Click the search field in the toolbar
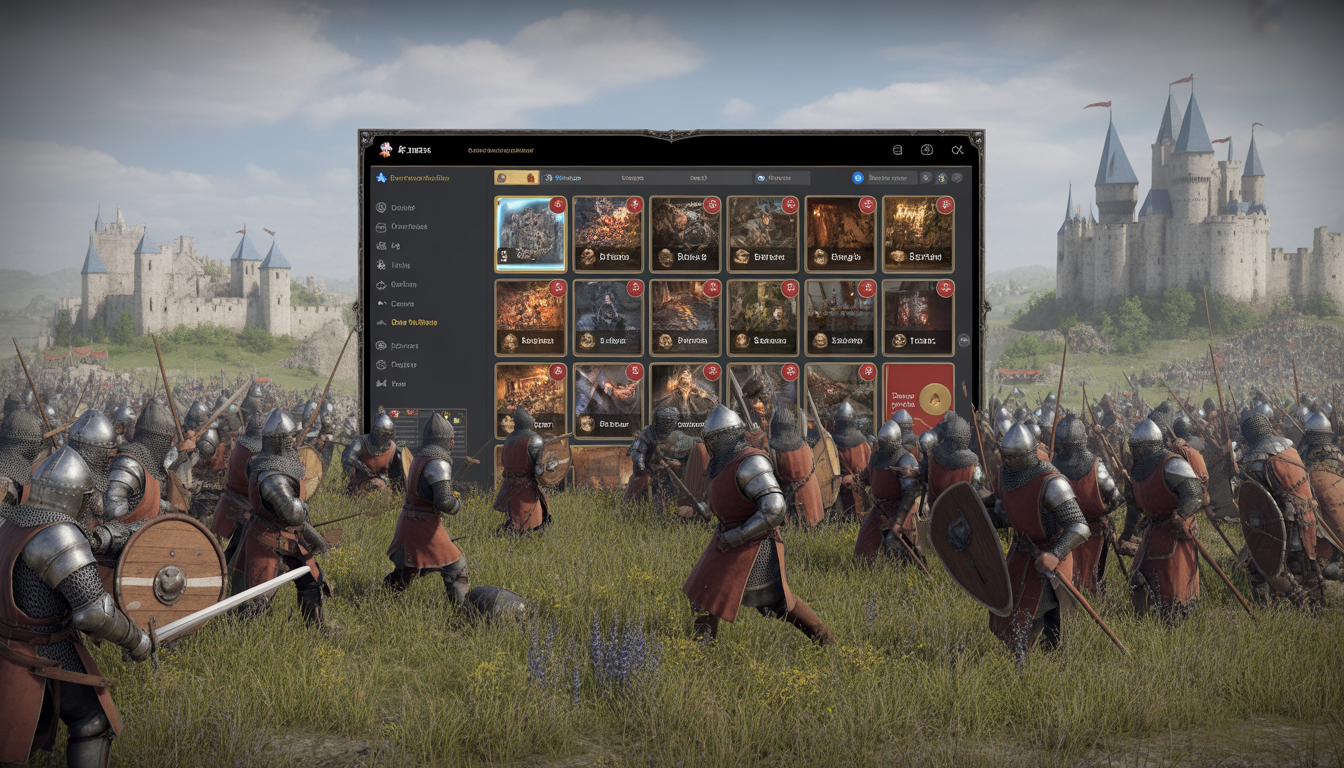 (x=892, y=177)
